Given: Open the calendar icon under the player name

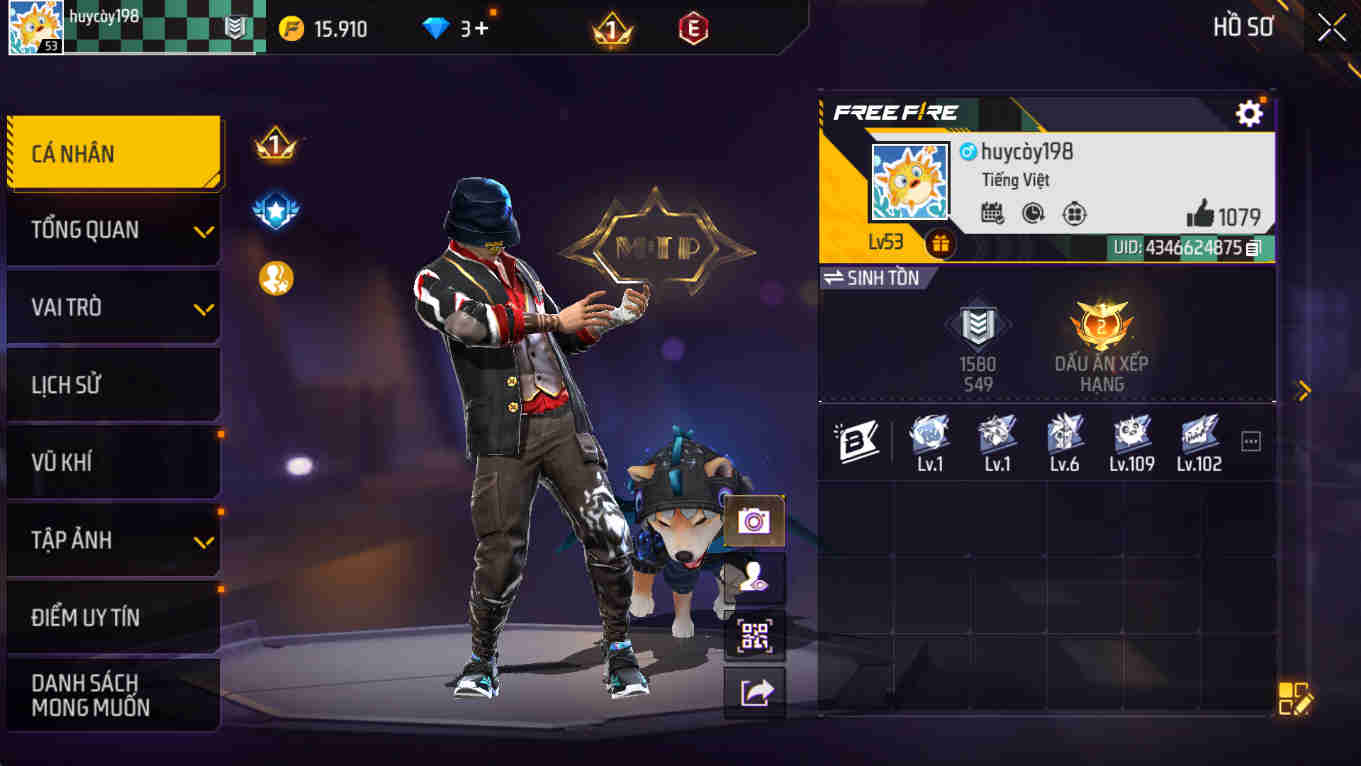Looking at the screenshot, I should [990, 212].
